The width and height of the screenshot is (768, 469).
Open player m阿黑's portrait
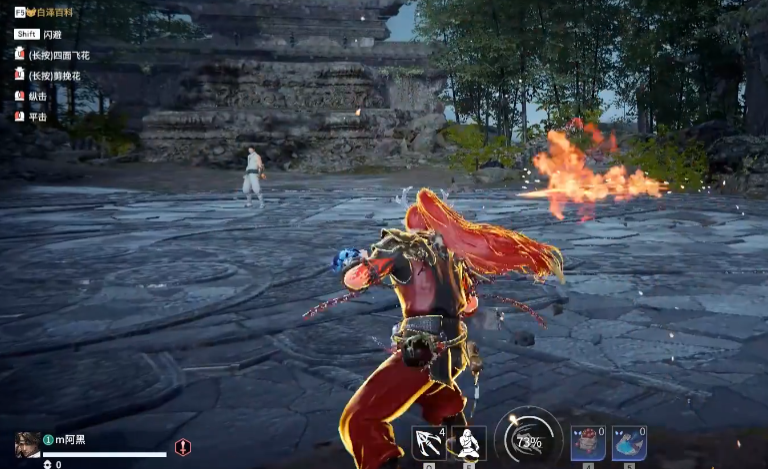pos(27,444)
